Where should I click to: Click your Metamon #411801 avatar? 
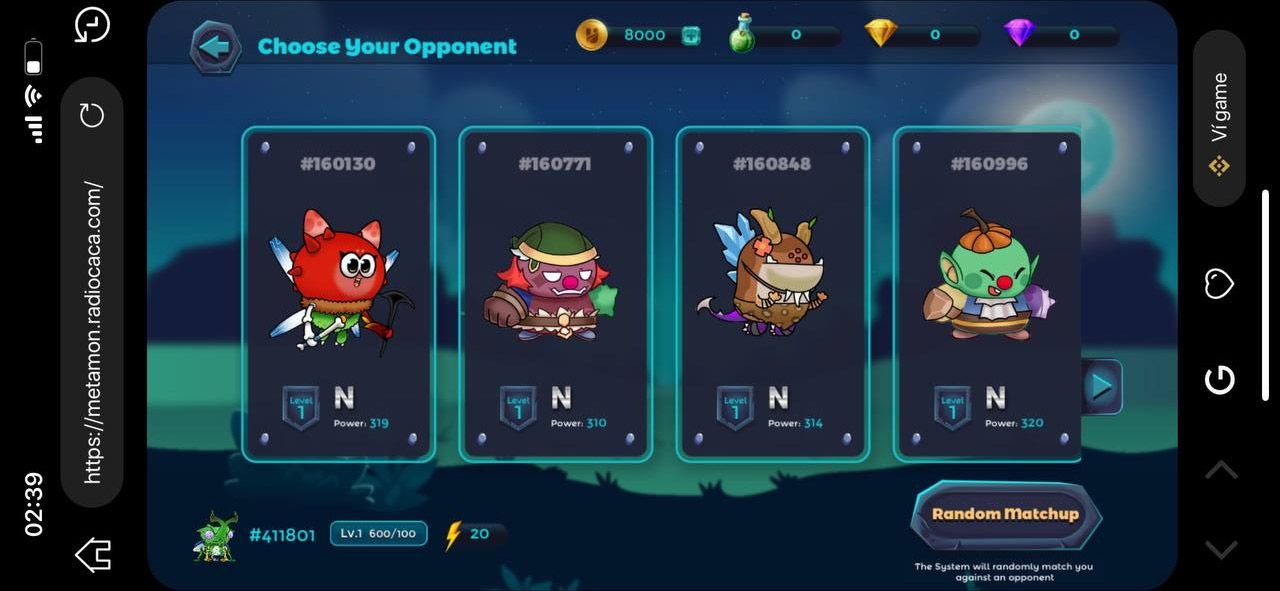(x=215, y=535)
